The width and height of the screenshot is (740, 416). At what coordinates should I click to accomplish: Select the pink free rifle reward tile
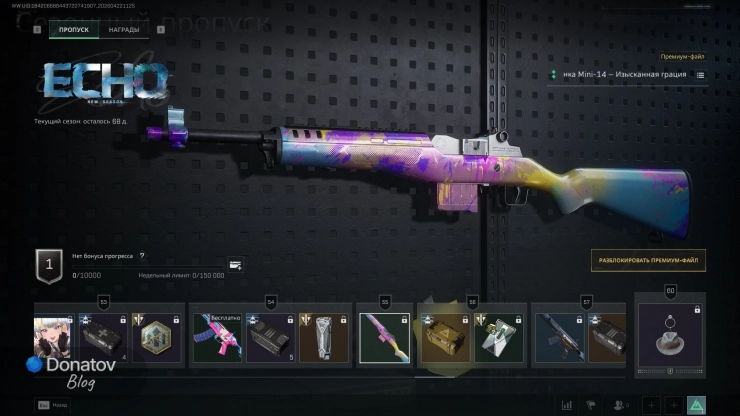217,338
